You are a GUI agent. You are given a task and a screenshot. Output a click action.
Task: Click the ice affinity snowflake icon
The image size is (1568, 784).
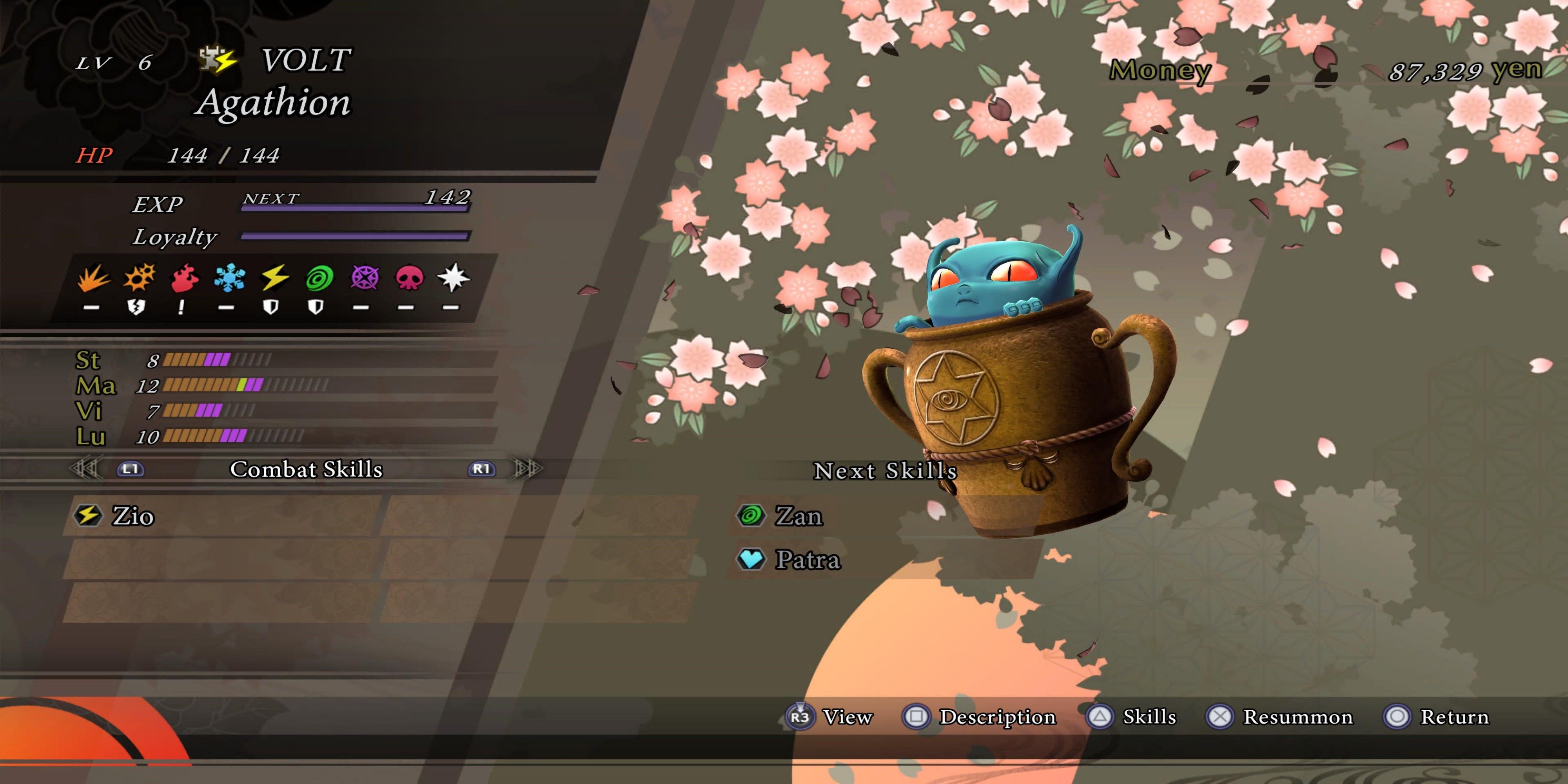coord(229,278)
